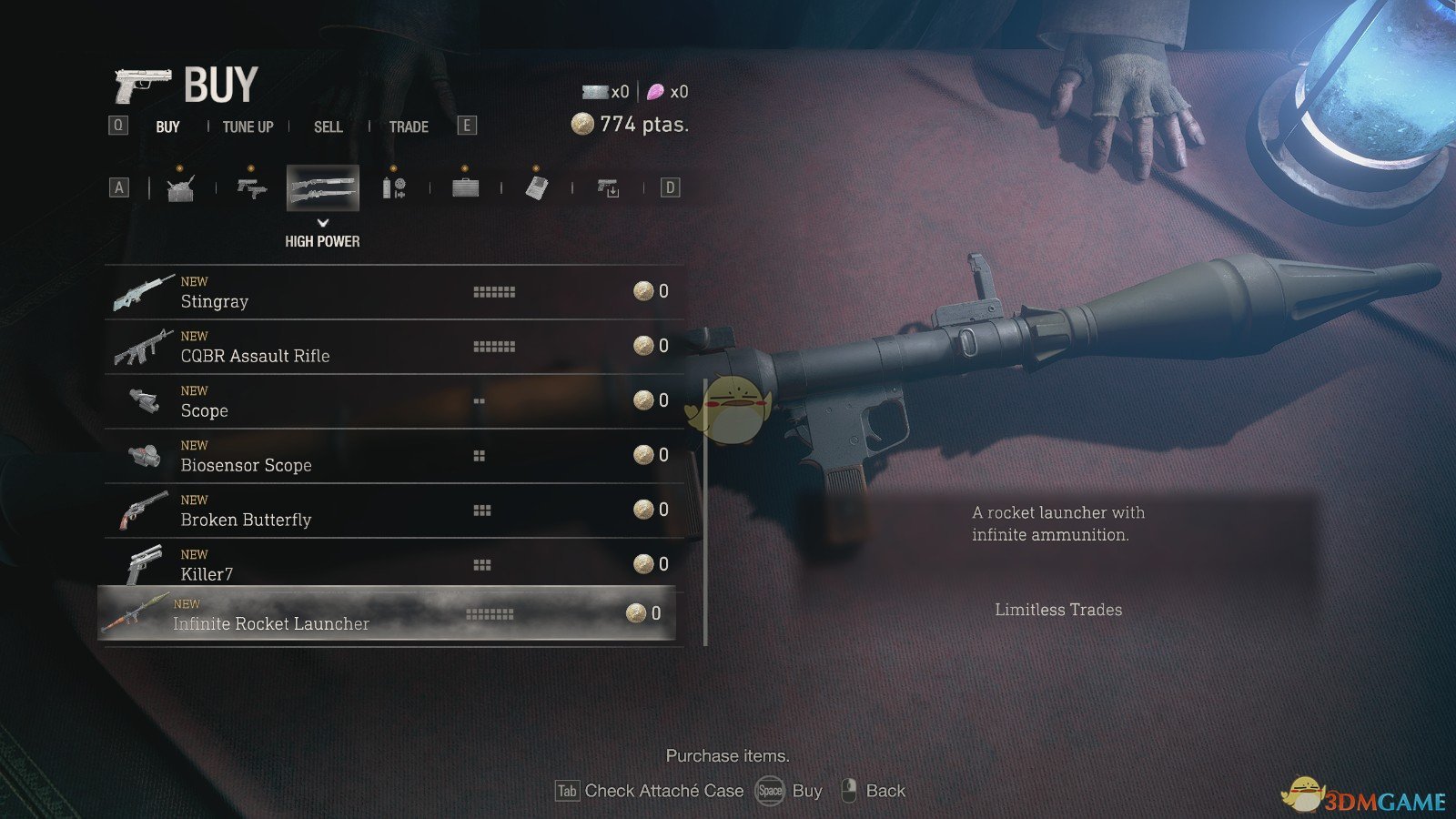Choose the Broken Butterfly magnum
The height and width of the screenshot is (819, 1456).
[391, 511]
